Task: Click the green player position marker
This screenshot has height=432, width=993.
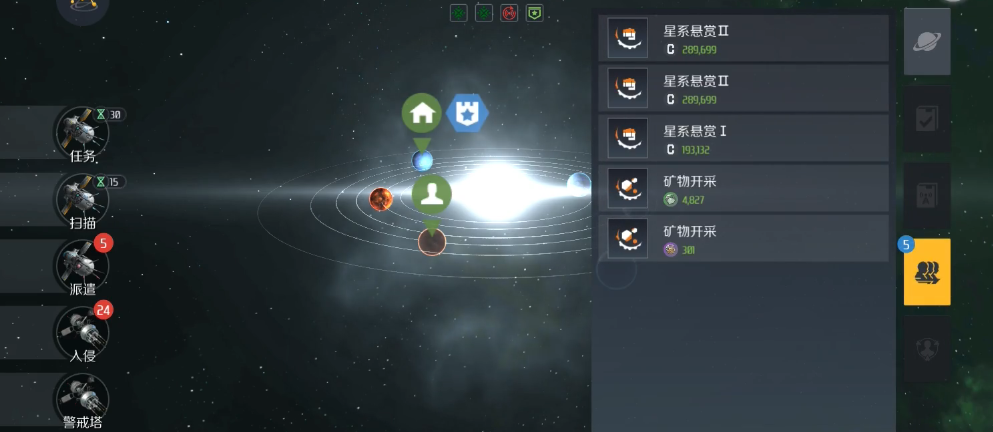Action: coord(432,194)
